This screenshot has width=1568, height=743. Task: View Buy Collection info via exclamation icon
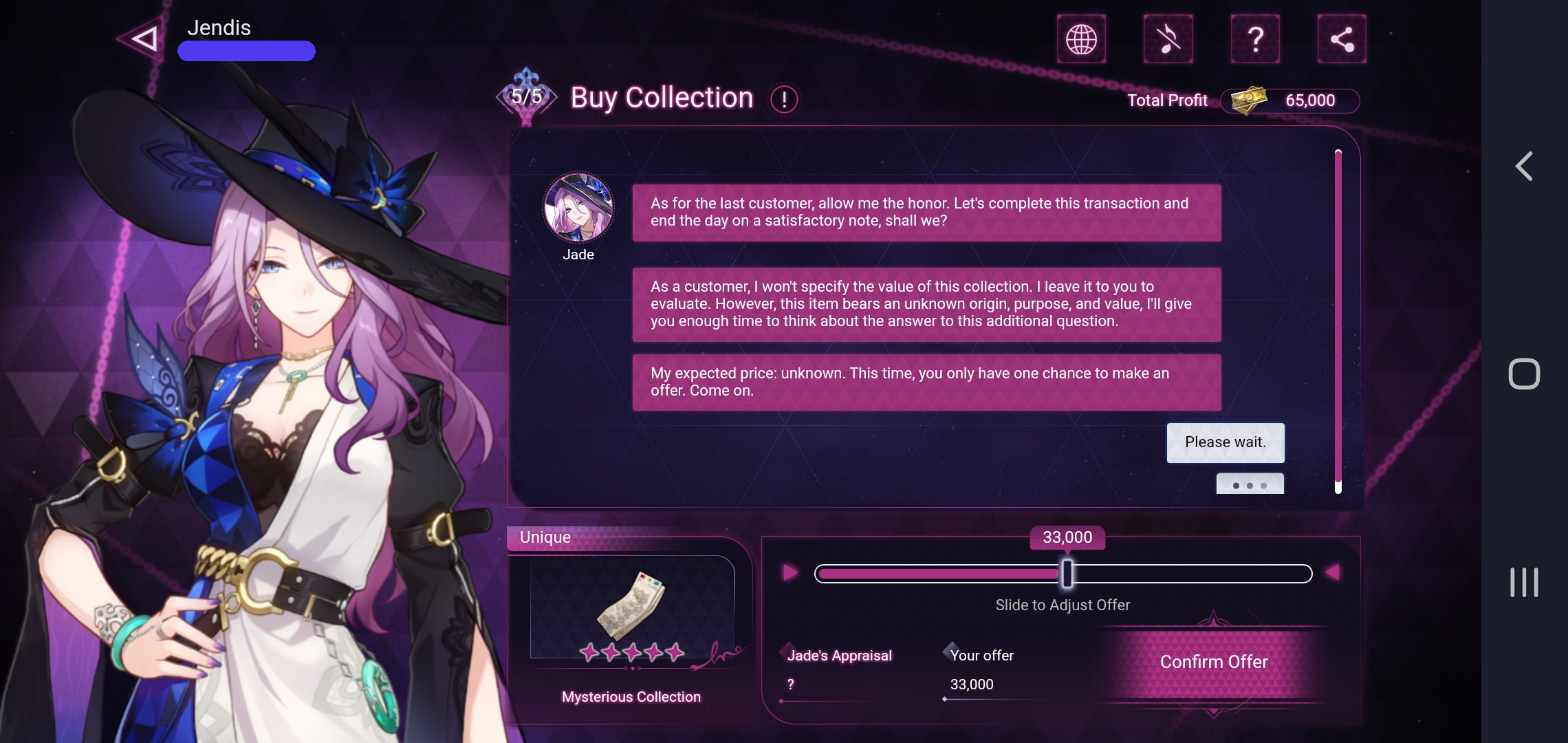point(784,98)
